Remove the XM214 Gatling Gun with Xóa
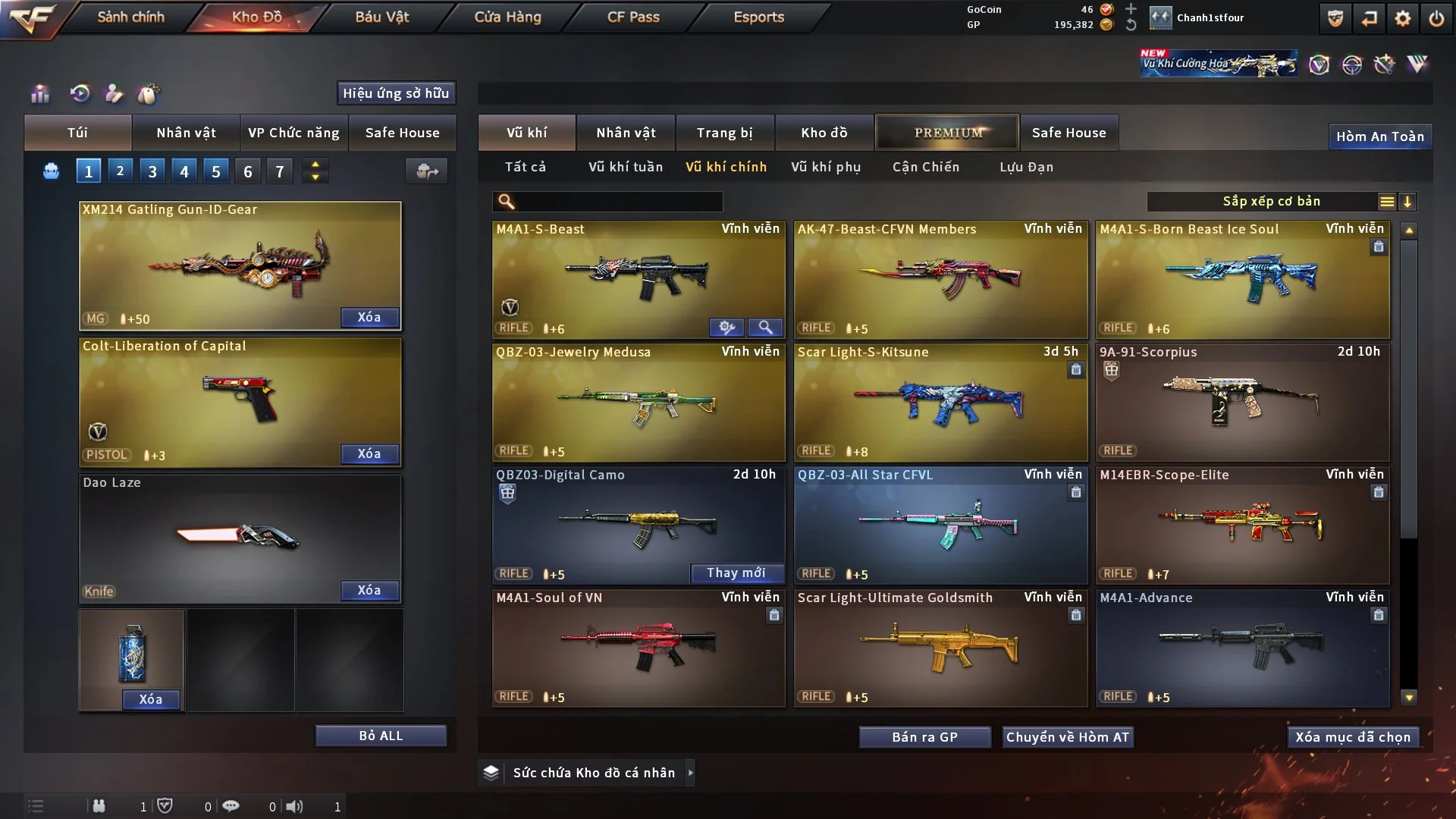Viewport: 1456px width, 819px height. pyautogui.click(x=369, y=317)
